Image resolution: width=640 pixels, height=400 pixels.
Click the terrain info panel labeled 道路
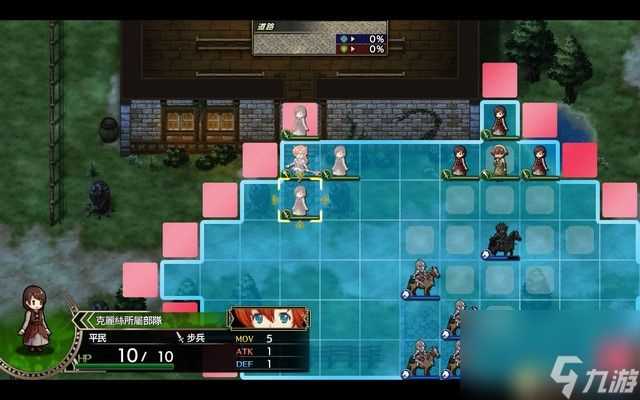(318, 38)
